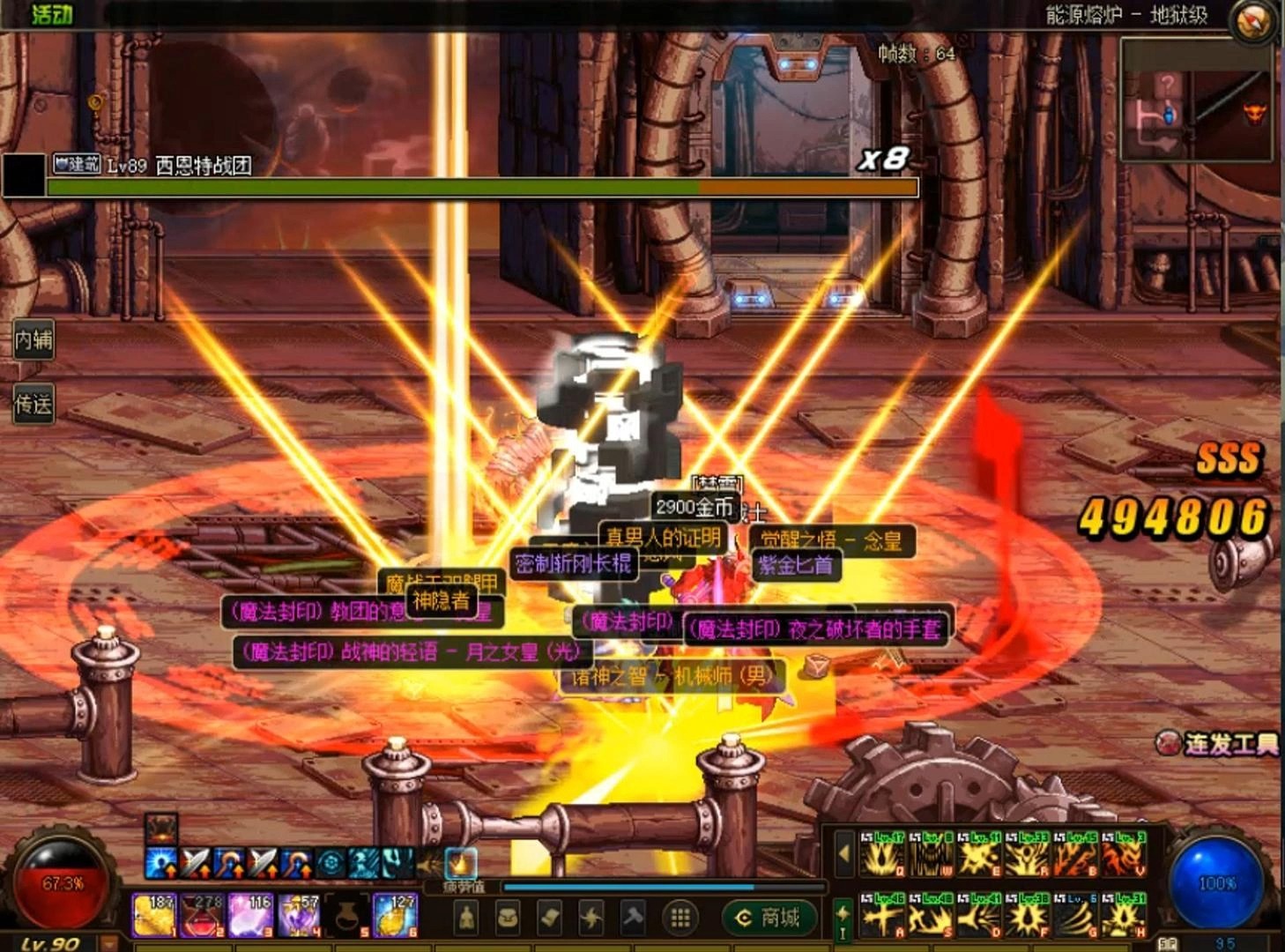This screenshot has height=952, width=1285.
Task: Click the 连发工具 rapid-fire tool
Action: [1220, 745]
